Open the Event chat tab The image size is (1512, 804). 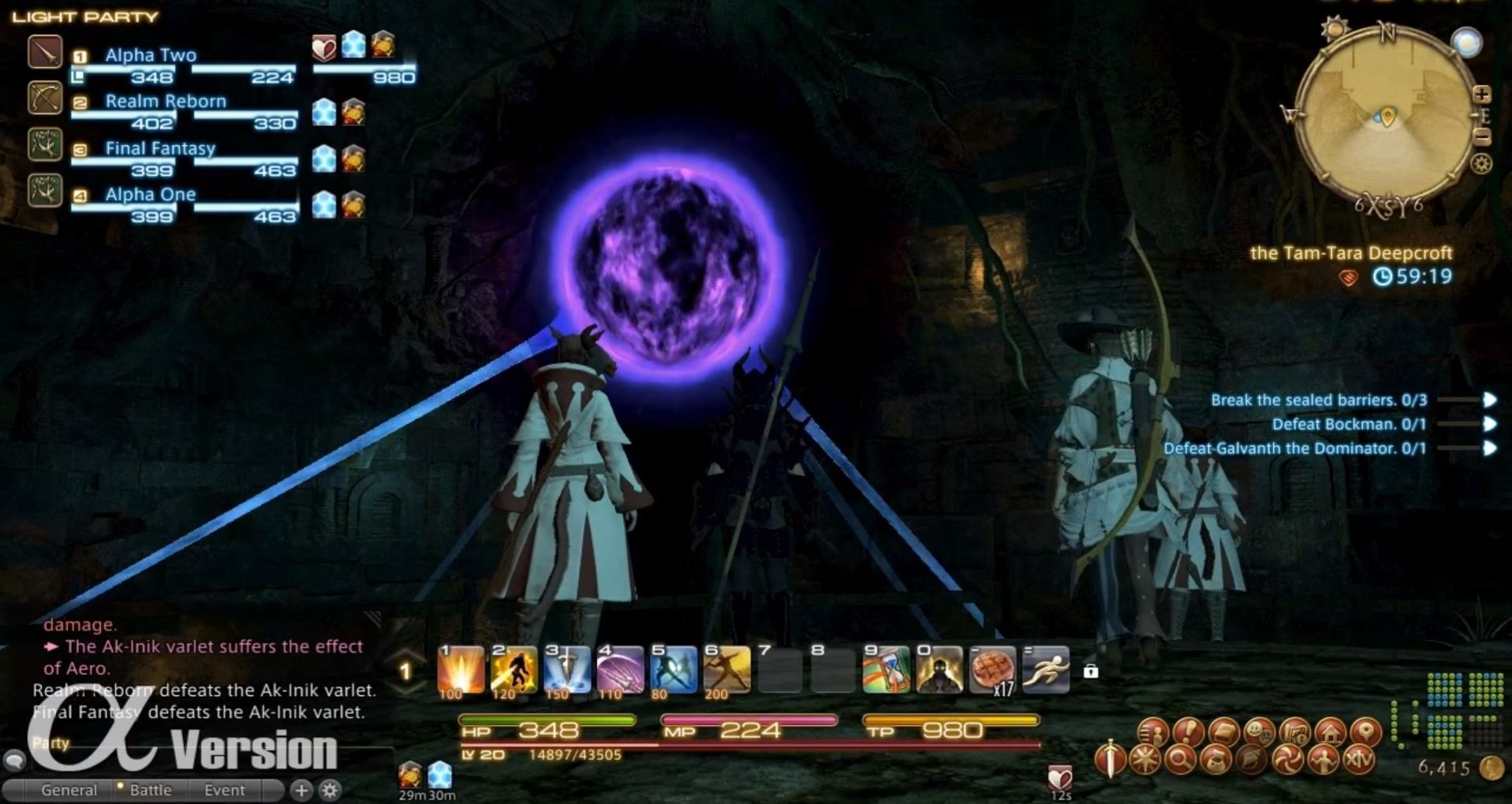click(225, 790)
